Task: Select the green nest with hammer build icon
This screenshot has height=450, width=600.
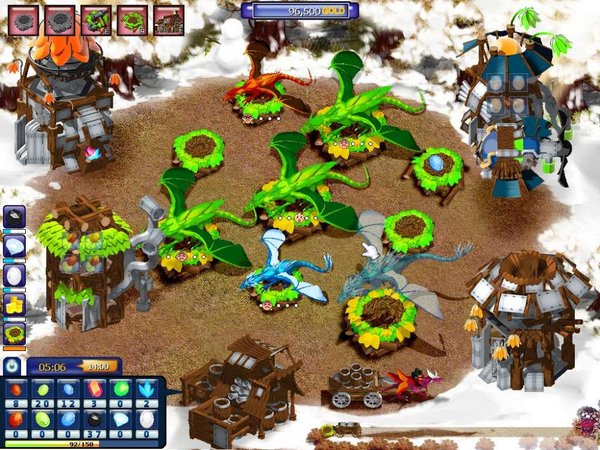Action: point(96,18)
